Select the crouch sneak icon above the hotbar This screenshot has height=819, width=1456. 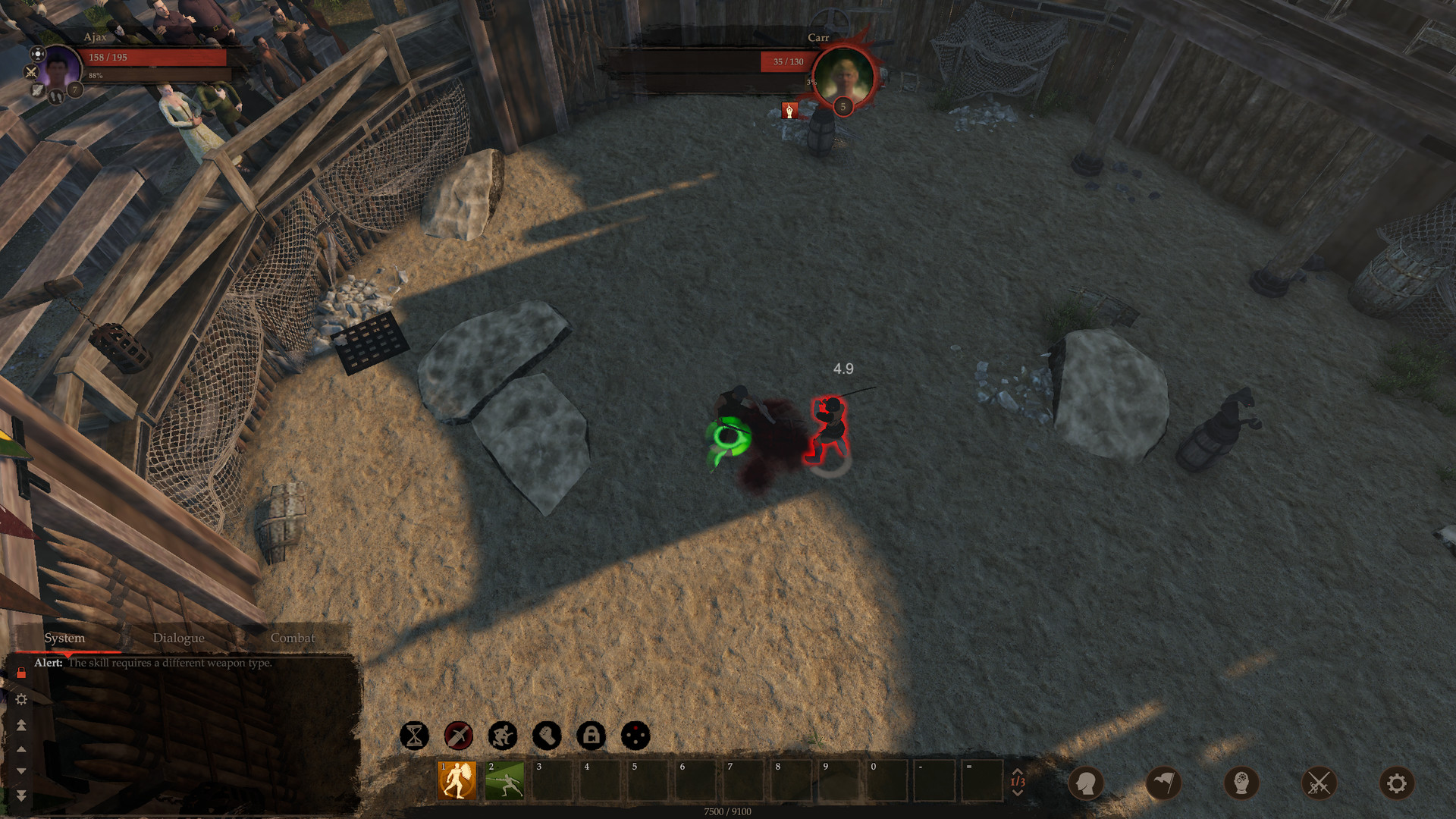pos(501,736)
